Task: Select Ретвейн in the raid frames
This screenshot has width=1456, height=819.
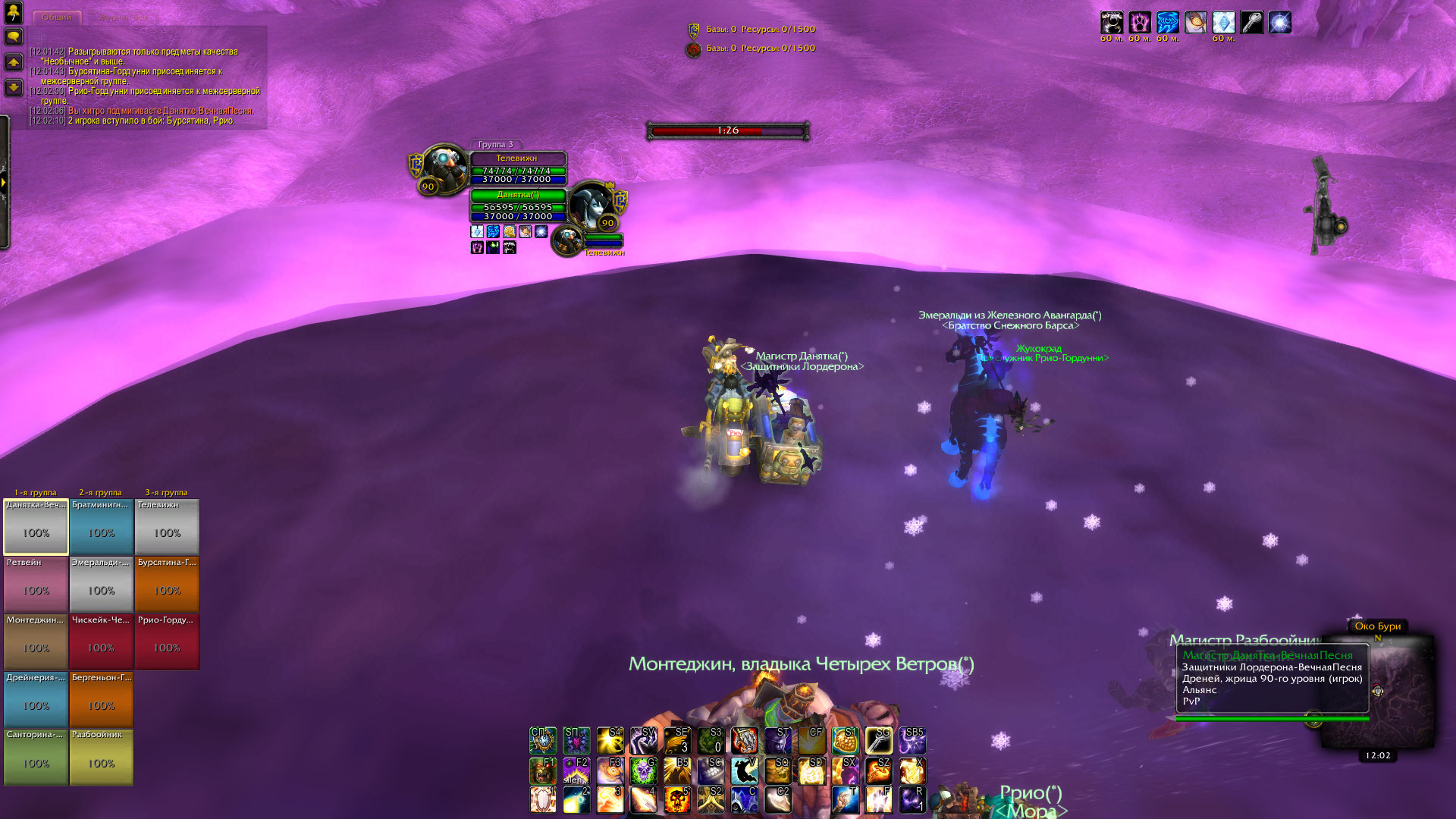Action: (x=36, y=585)
